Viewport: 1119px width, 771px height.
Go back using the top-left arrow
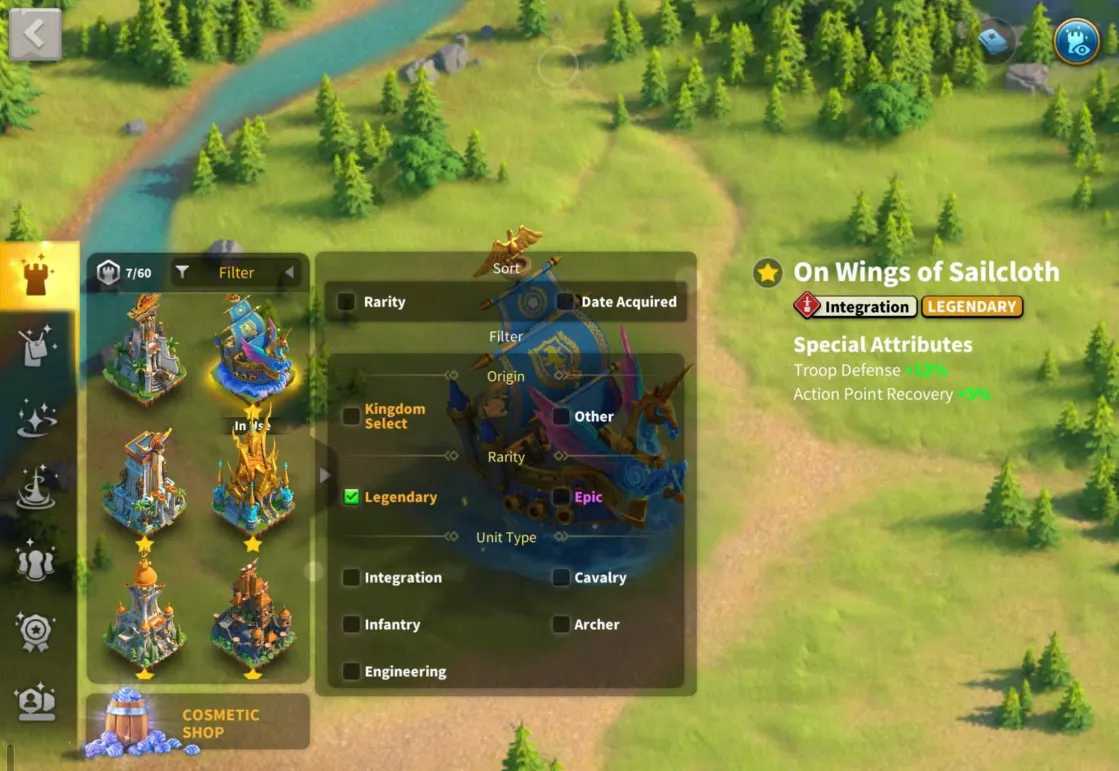tap(35, 34)
